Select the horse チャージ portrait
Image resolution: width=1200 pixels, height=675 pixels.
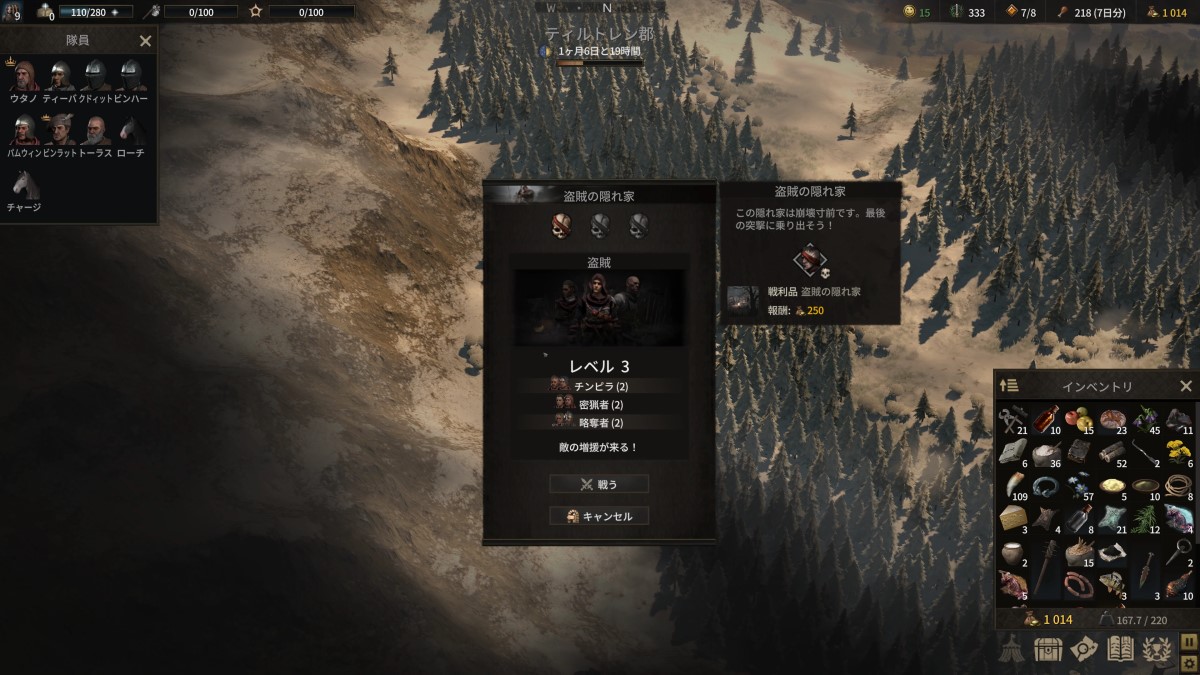coord(24,185)
